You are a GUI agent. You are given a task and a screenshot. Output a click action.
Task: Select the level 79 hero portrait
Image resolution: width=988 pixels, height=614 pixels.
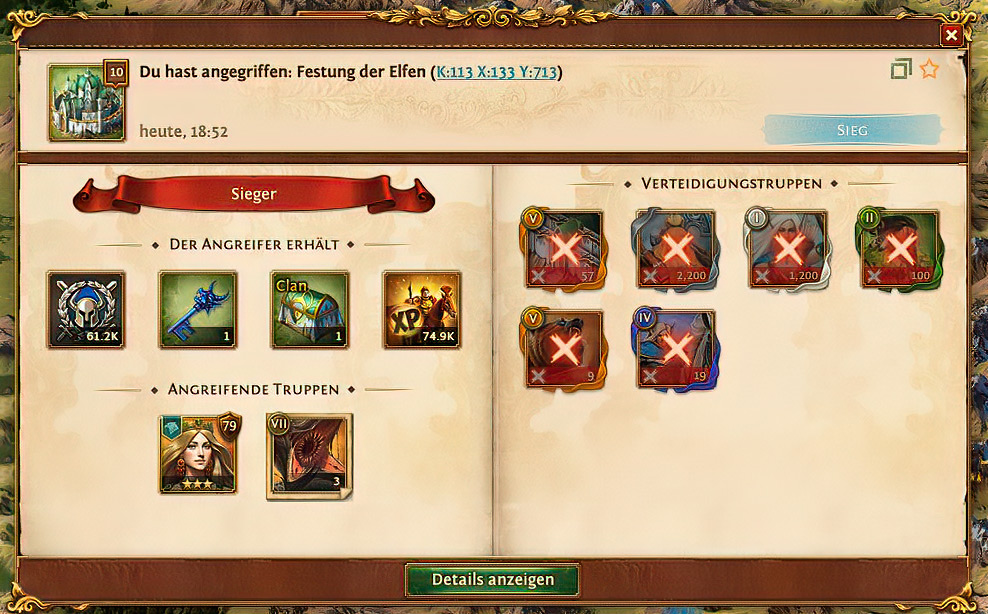[198, 455]
